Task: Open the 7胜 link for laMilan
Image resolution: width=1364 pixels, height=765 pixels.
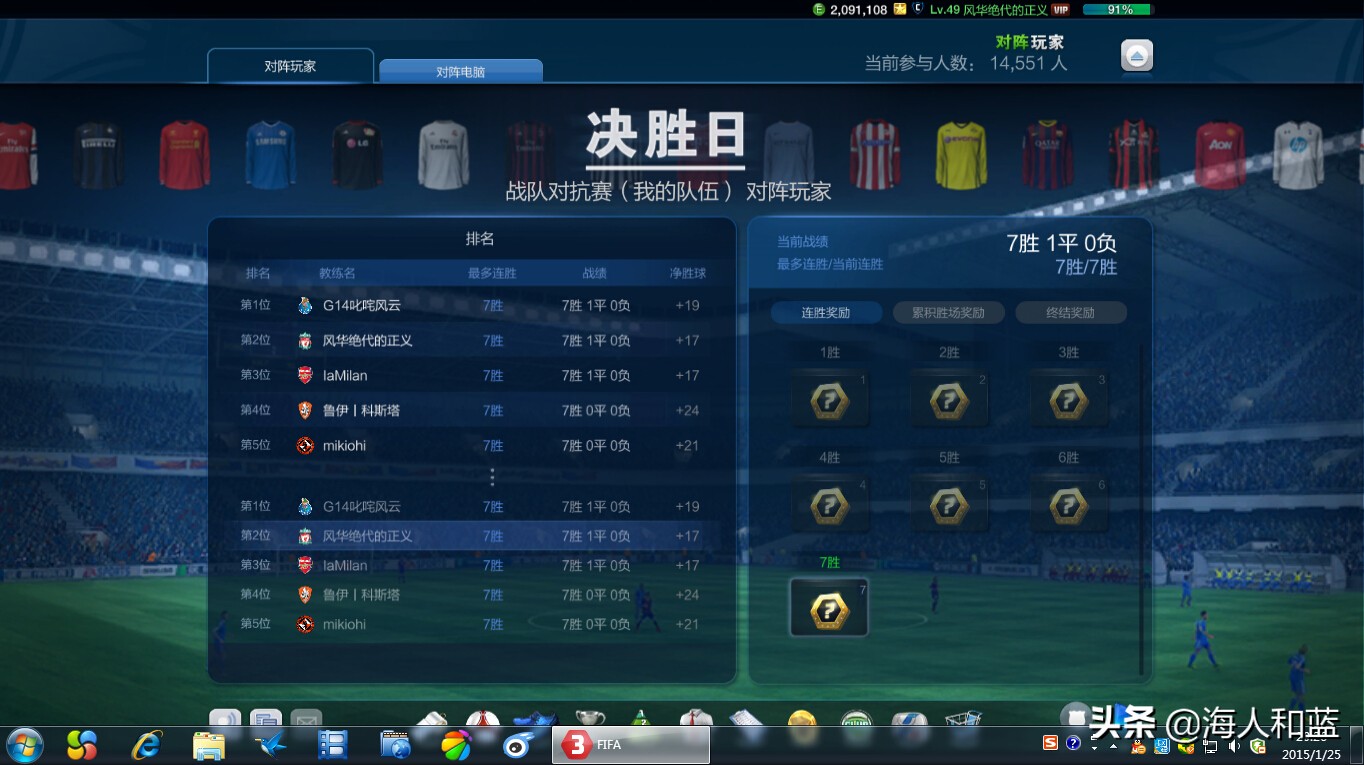Action: point(492,375)
